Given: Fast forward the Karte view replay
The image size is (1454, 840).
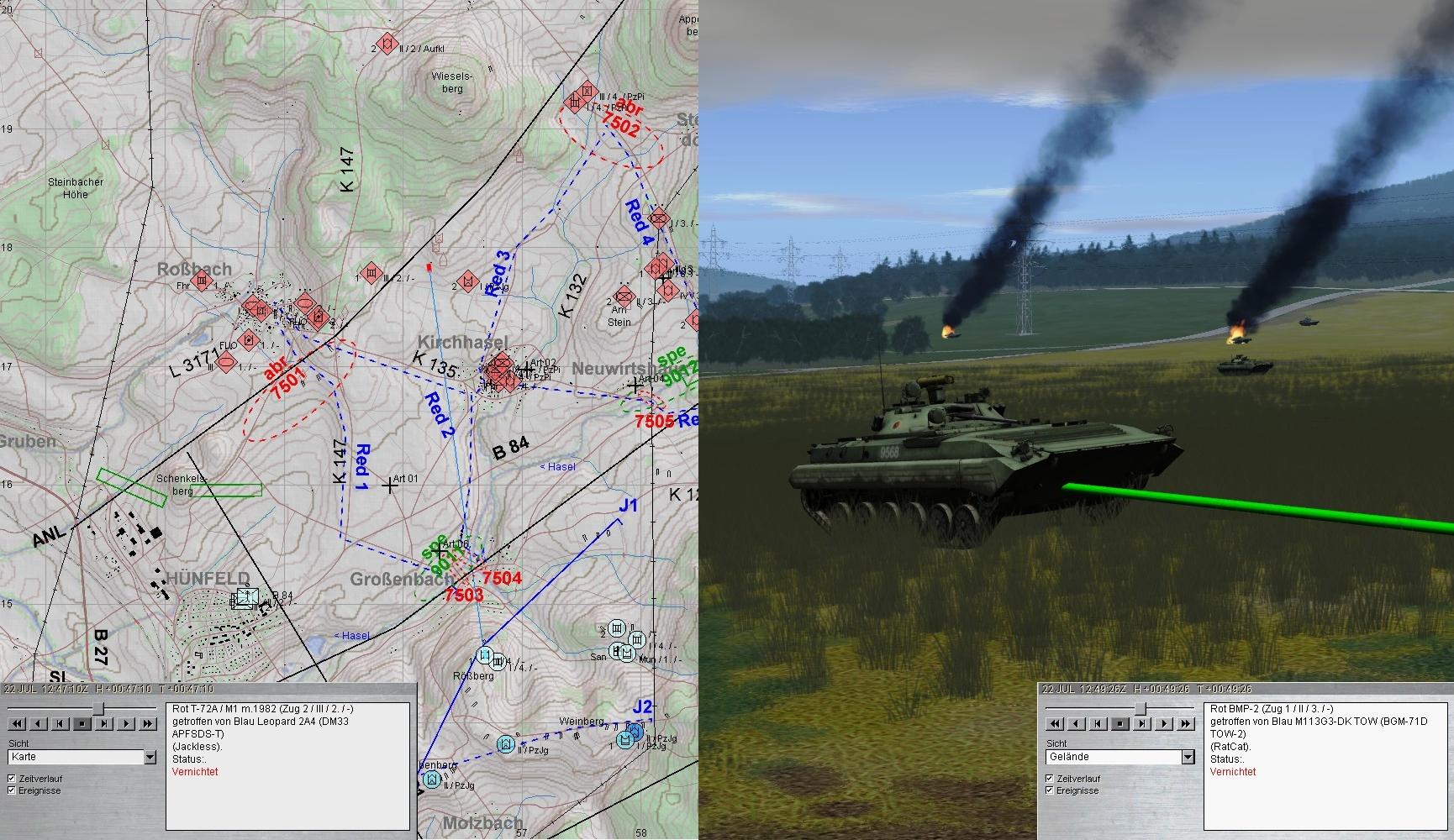Looking at the screenshot, I should pos(149,723).
